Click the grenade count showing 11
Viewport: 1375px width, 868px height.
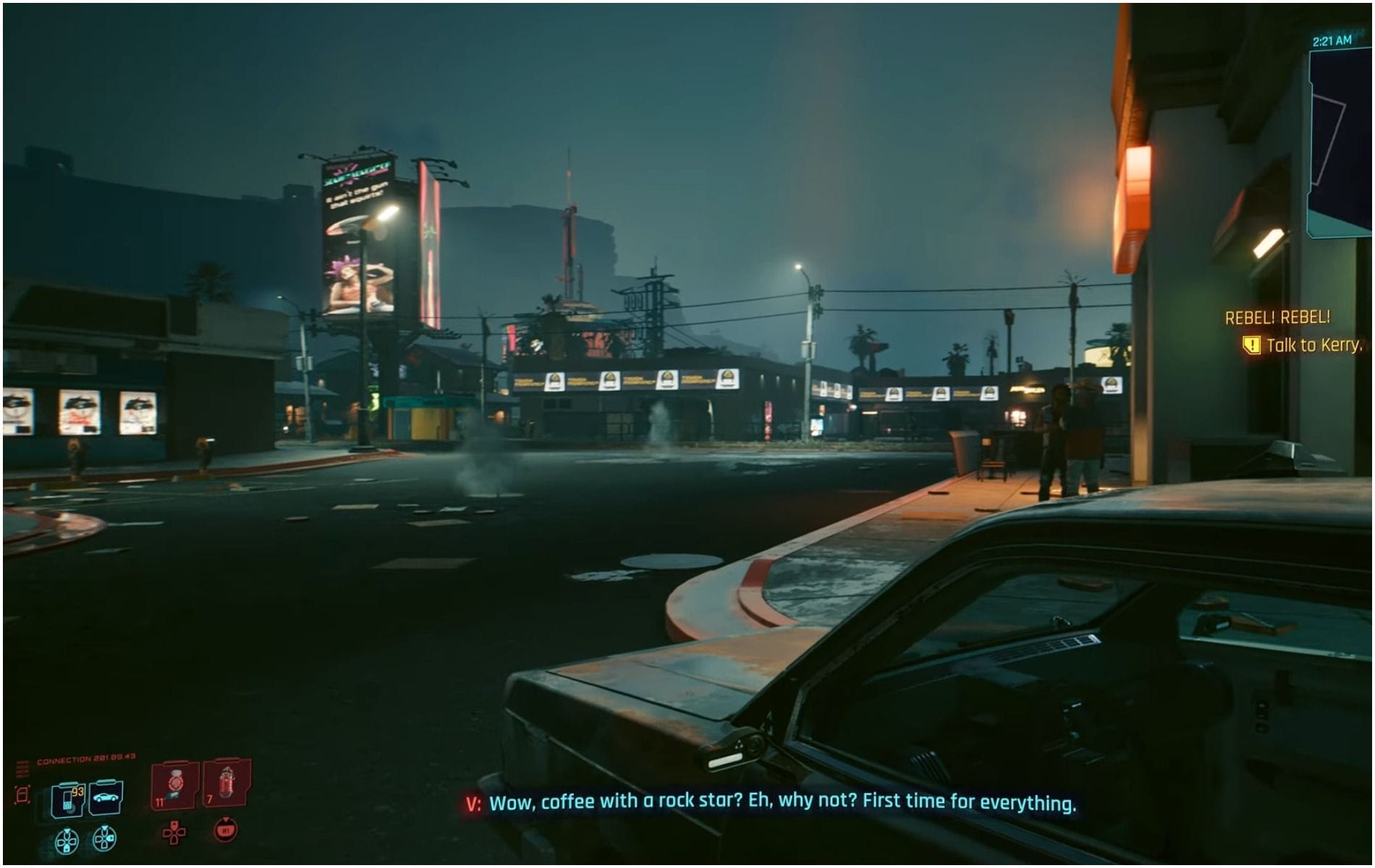pyautogui.click(x=160, y=801)
